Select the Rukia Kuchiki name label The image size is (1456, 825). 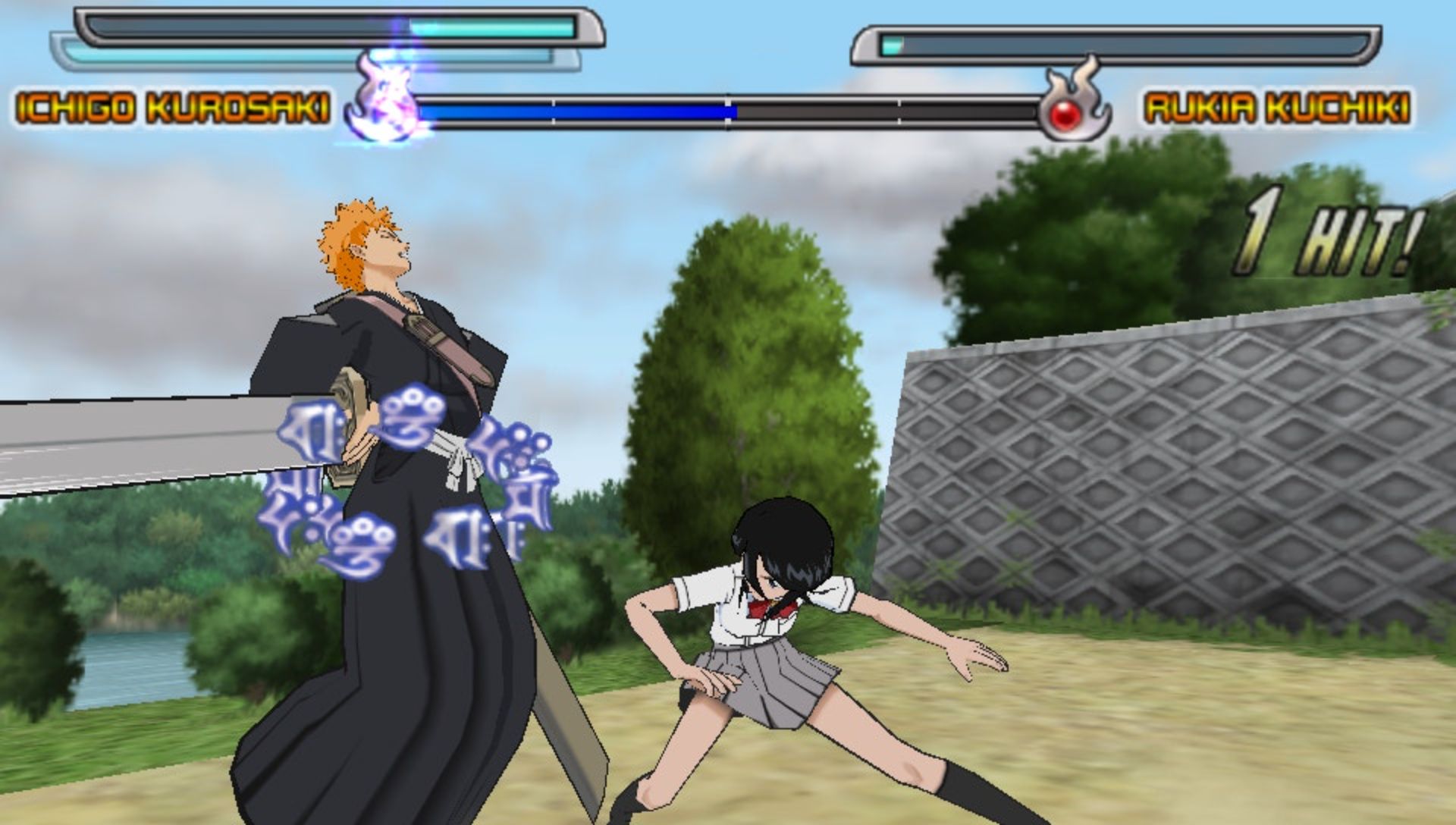1277,108
